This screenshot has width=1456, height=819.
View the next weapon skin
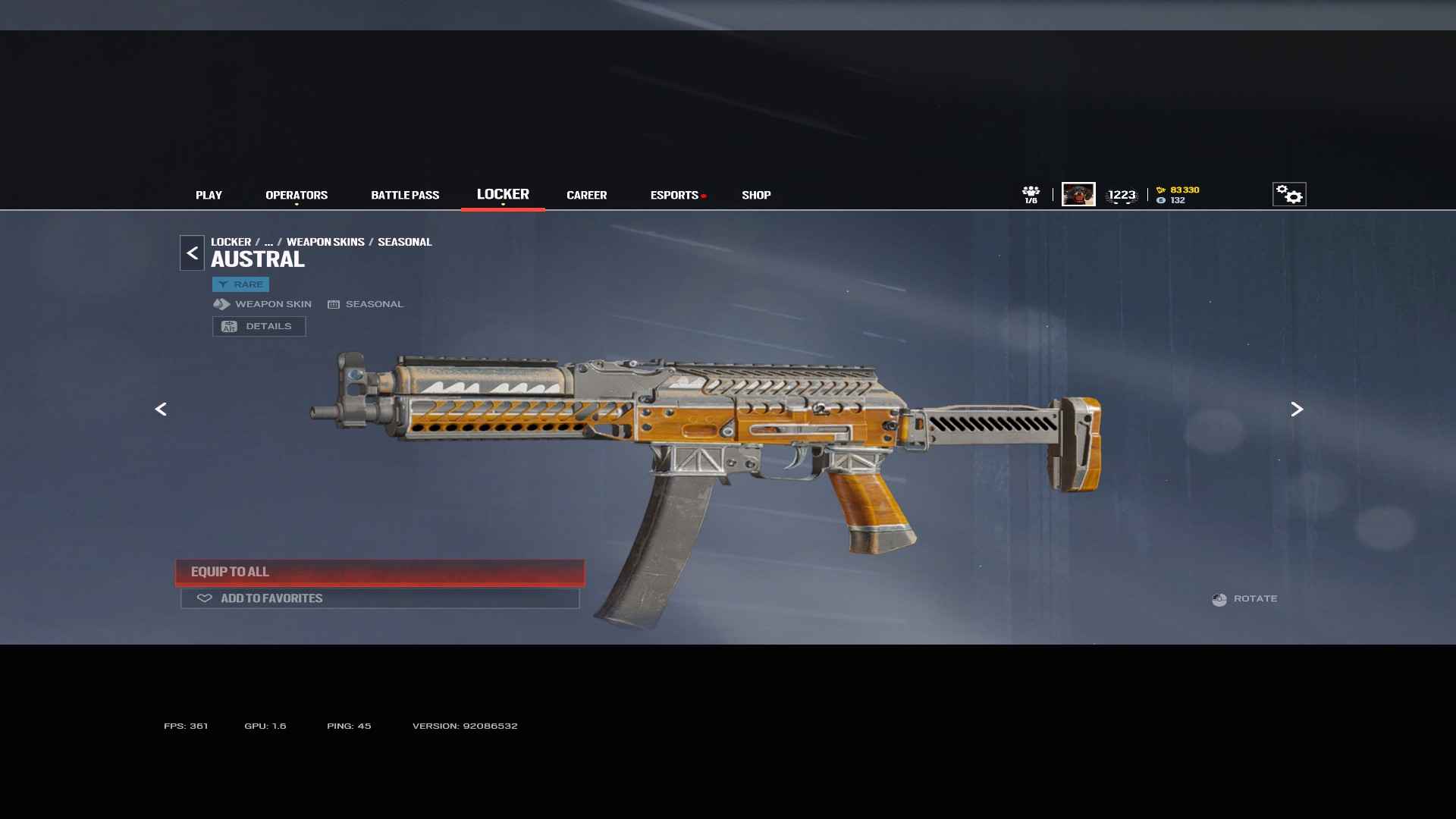pos(1297,409)
